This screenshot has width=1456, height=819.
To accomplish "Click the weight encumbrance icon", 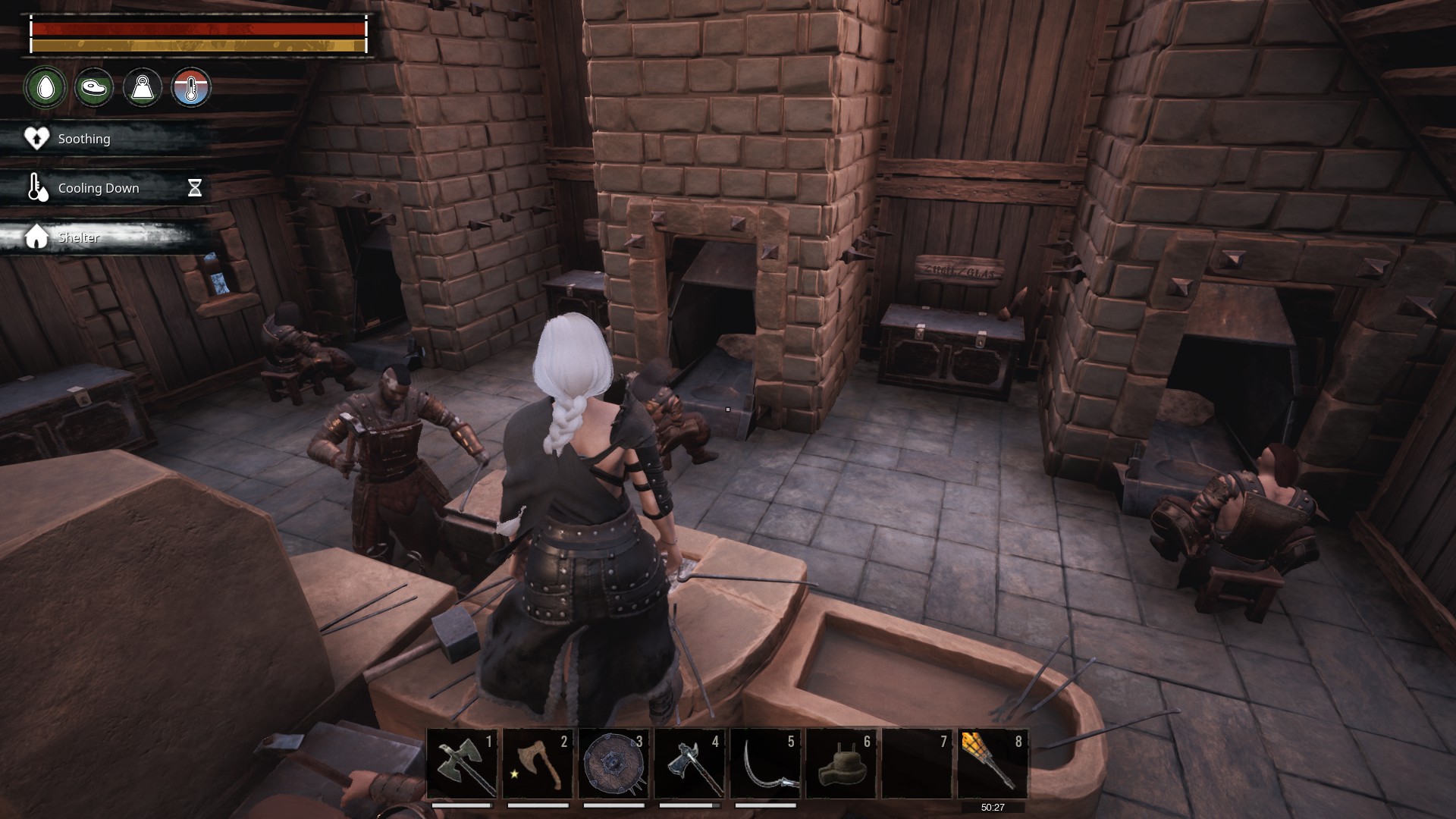I will click(x=143, y=87).
